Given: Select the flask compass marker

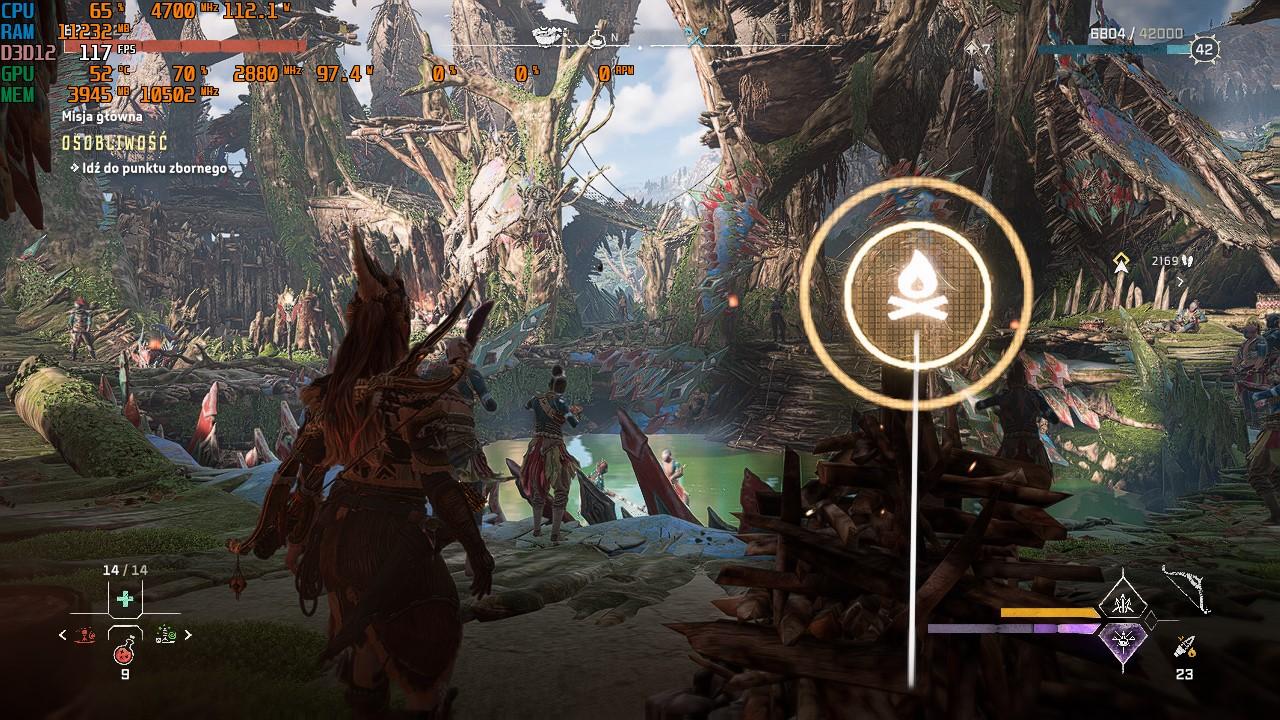Looking at the screenshot, I should click(596, 40).
